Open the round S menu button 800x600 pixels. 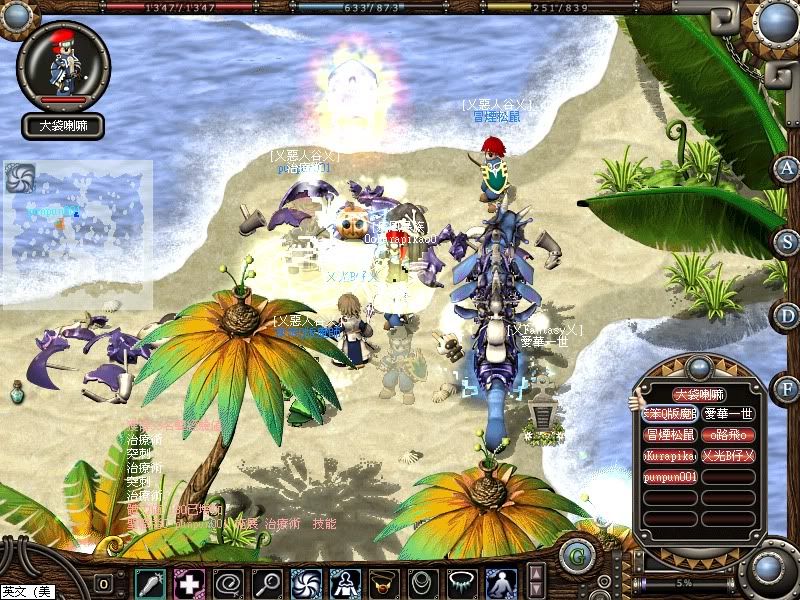tap(788, 242)
